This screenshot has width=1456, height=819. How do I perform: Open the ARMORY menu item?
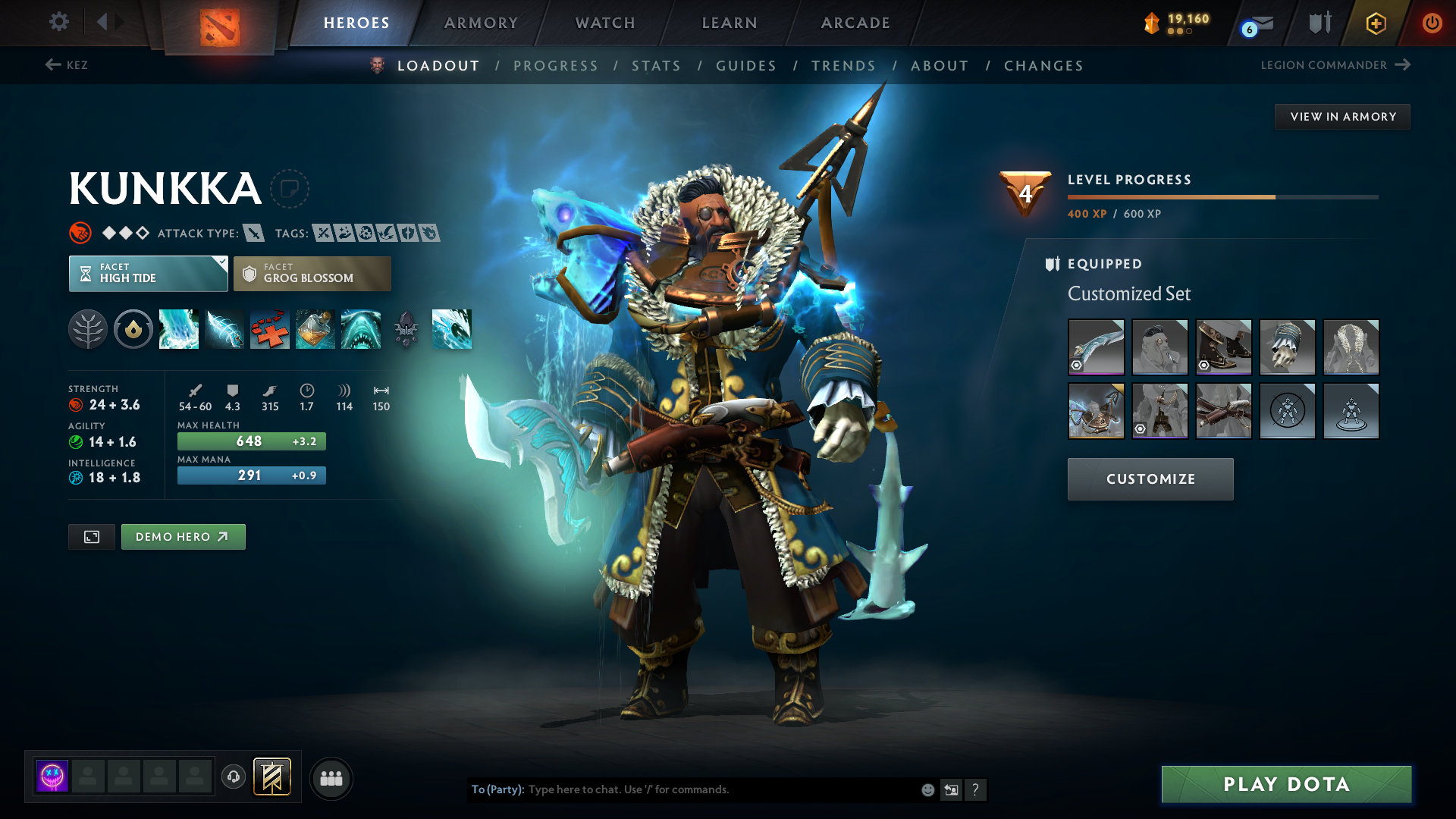click(x=481, y=23)
